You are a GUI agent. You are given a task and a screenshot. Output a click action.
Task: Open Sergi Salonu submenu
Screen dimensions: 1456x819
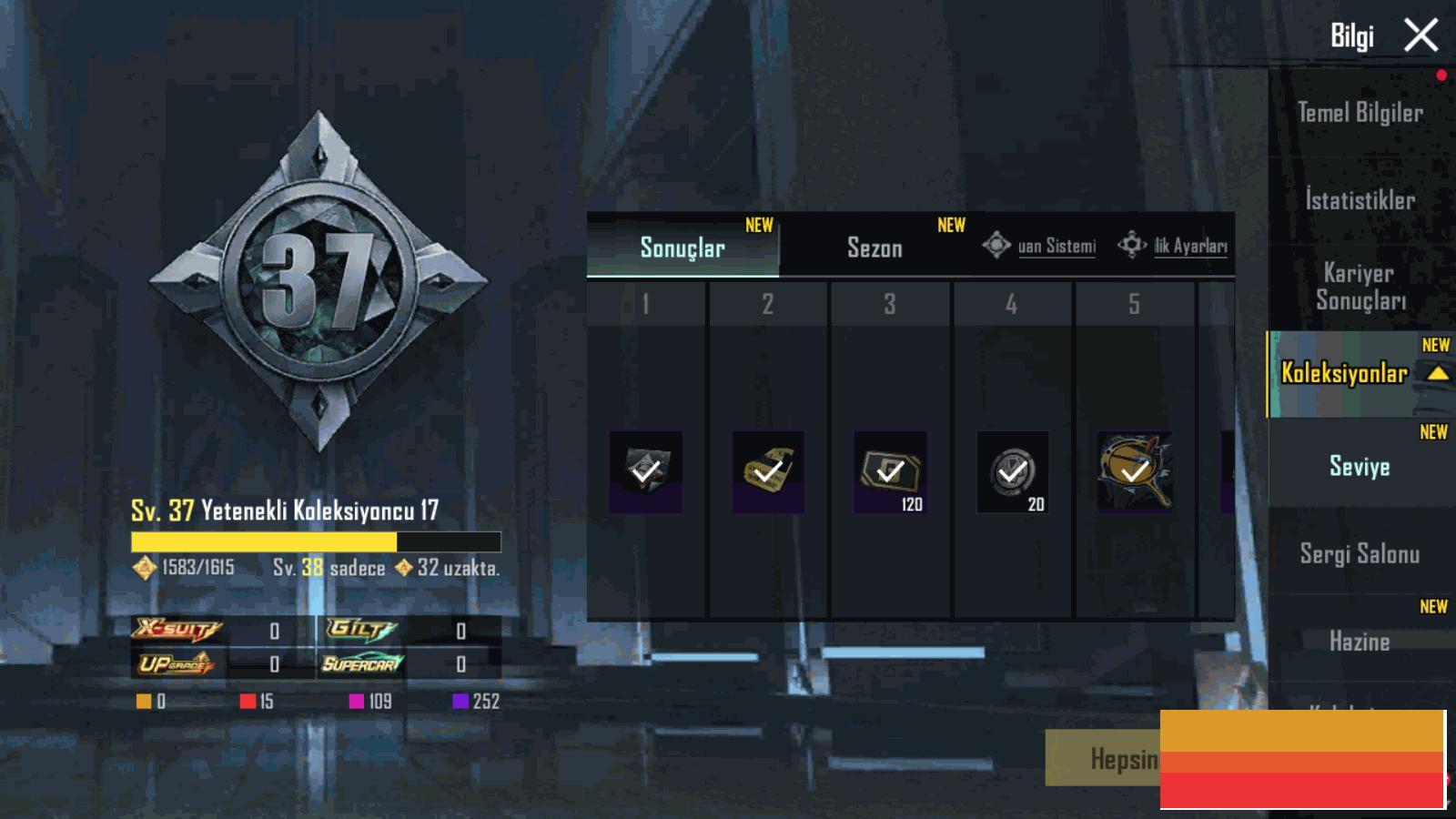pos(1360,553)
